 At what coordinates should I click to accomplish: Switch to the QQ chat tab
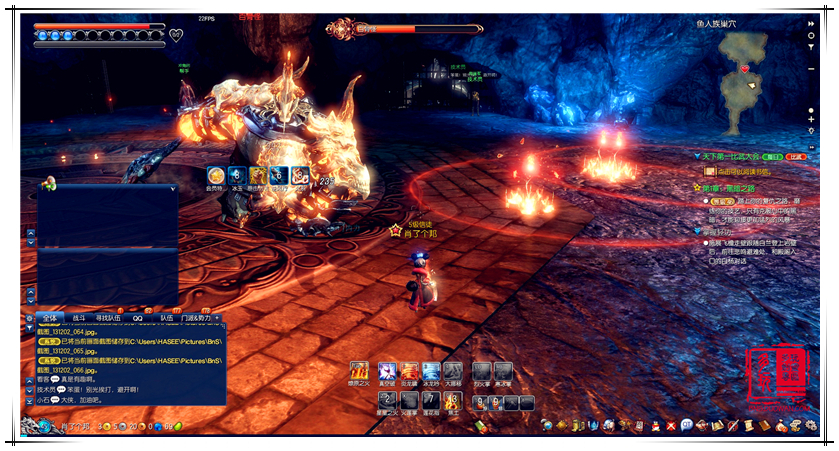(138, 318)
